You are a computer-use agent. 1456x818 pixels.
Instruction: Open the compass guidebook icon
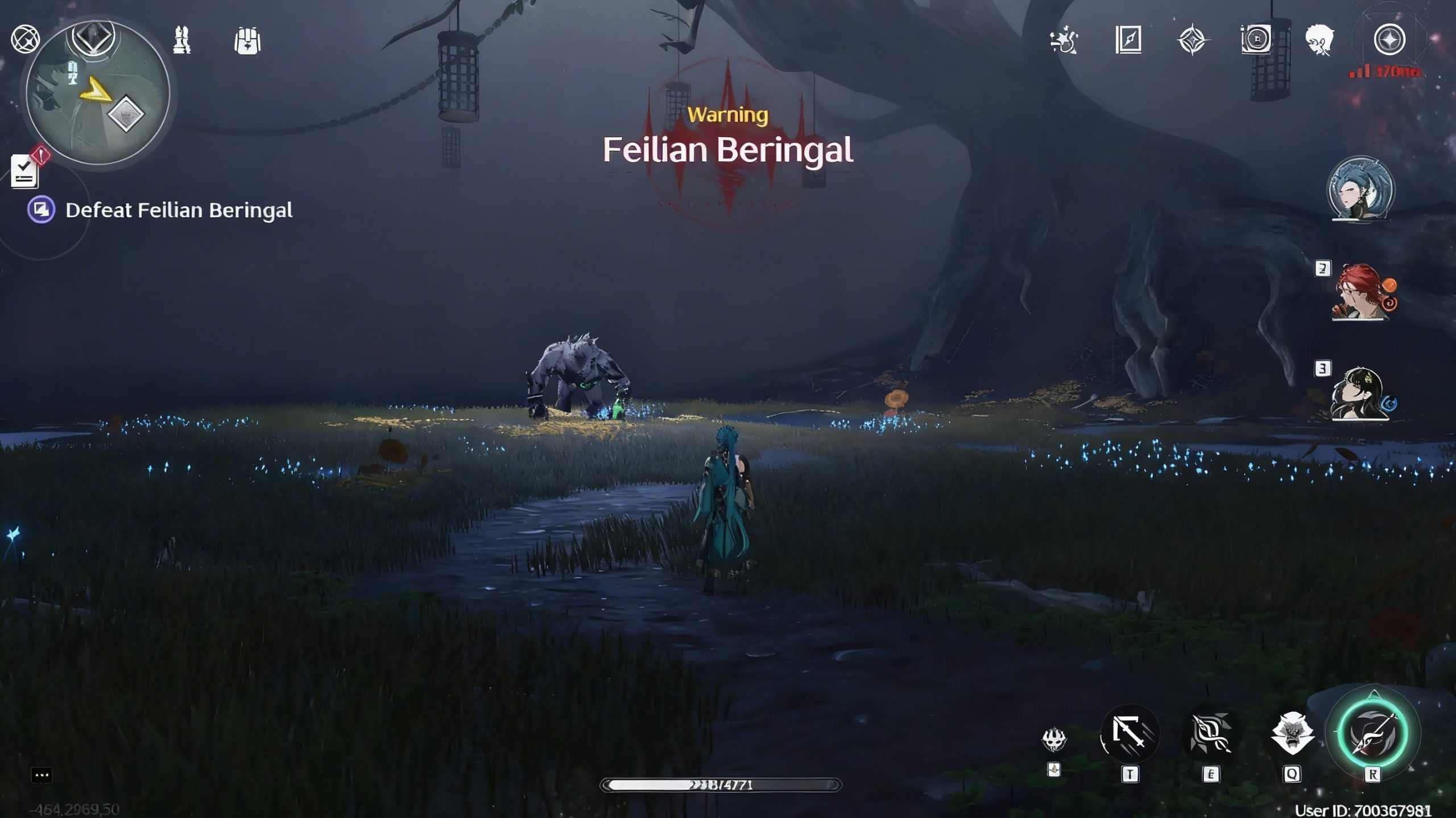tap(1128, 40)
